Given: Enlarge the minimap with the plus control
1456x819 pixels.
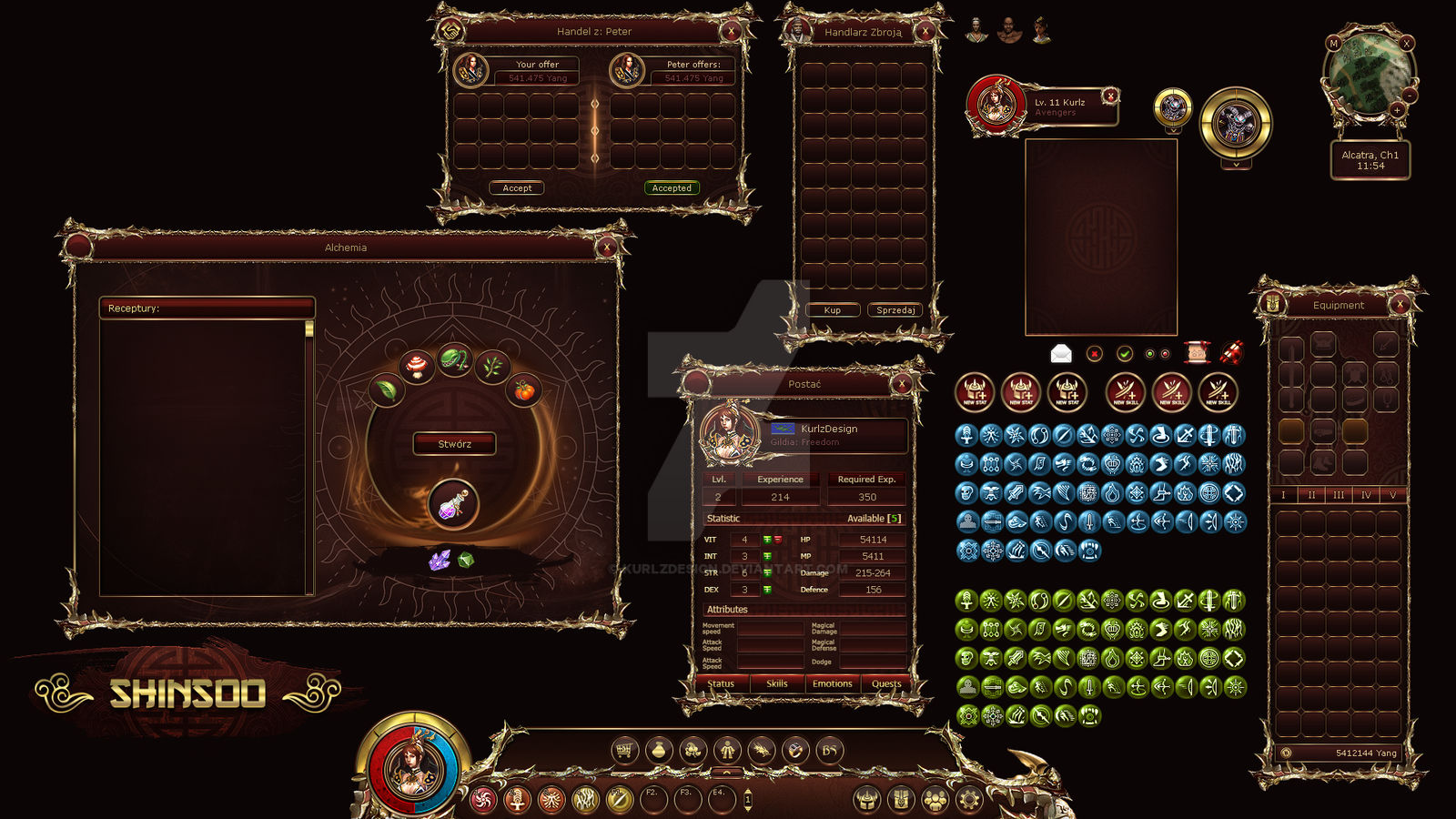Looking at the screenshot, I should point(1397,110).
